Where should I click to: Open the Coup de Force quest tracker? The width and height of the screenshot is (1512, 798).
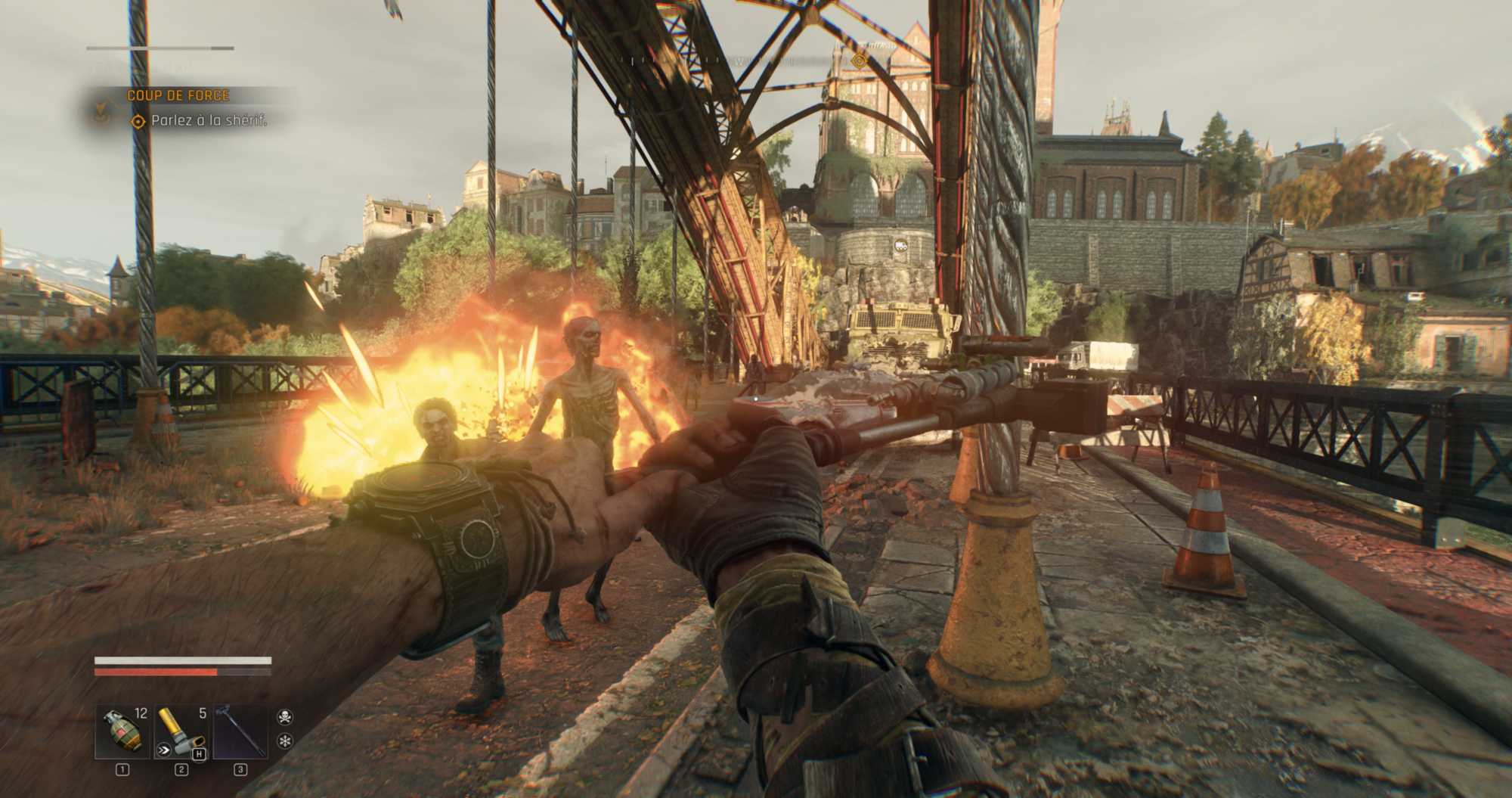pos(178,95)
